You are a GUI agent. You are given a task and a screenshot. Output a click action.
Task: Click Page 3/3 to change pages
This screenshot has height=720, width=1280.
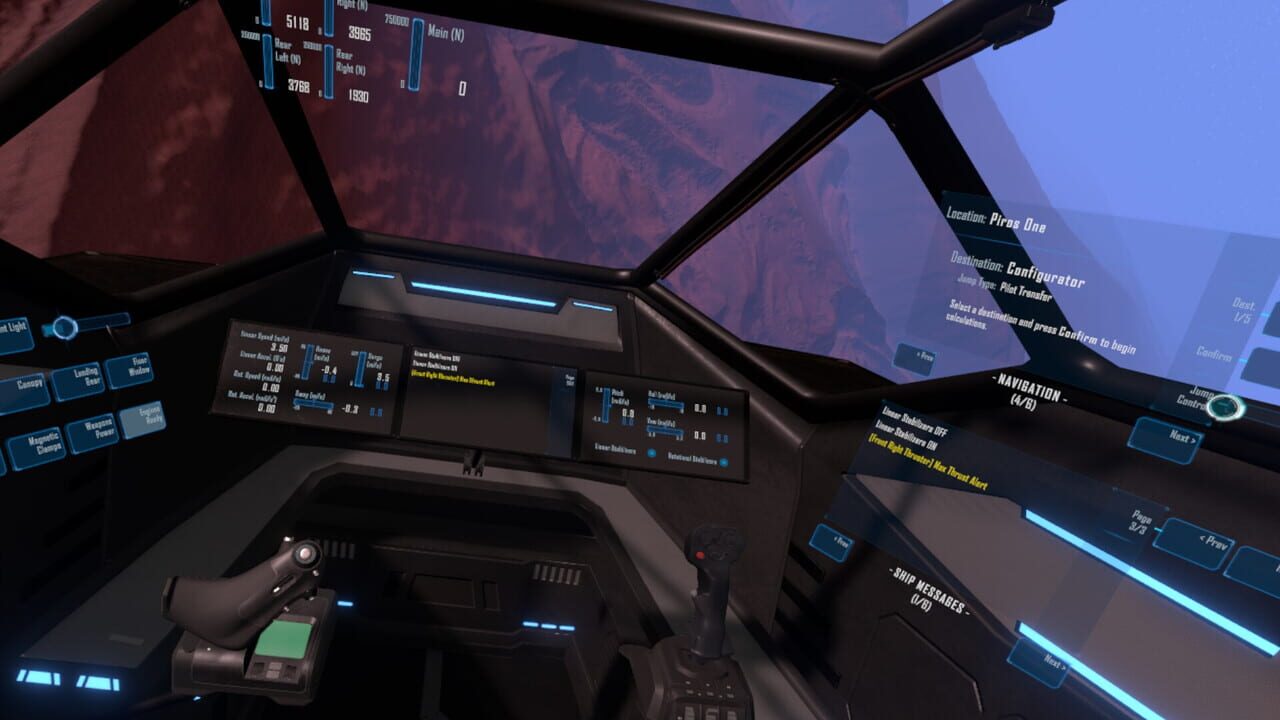pos(1140,520)
